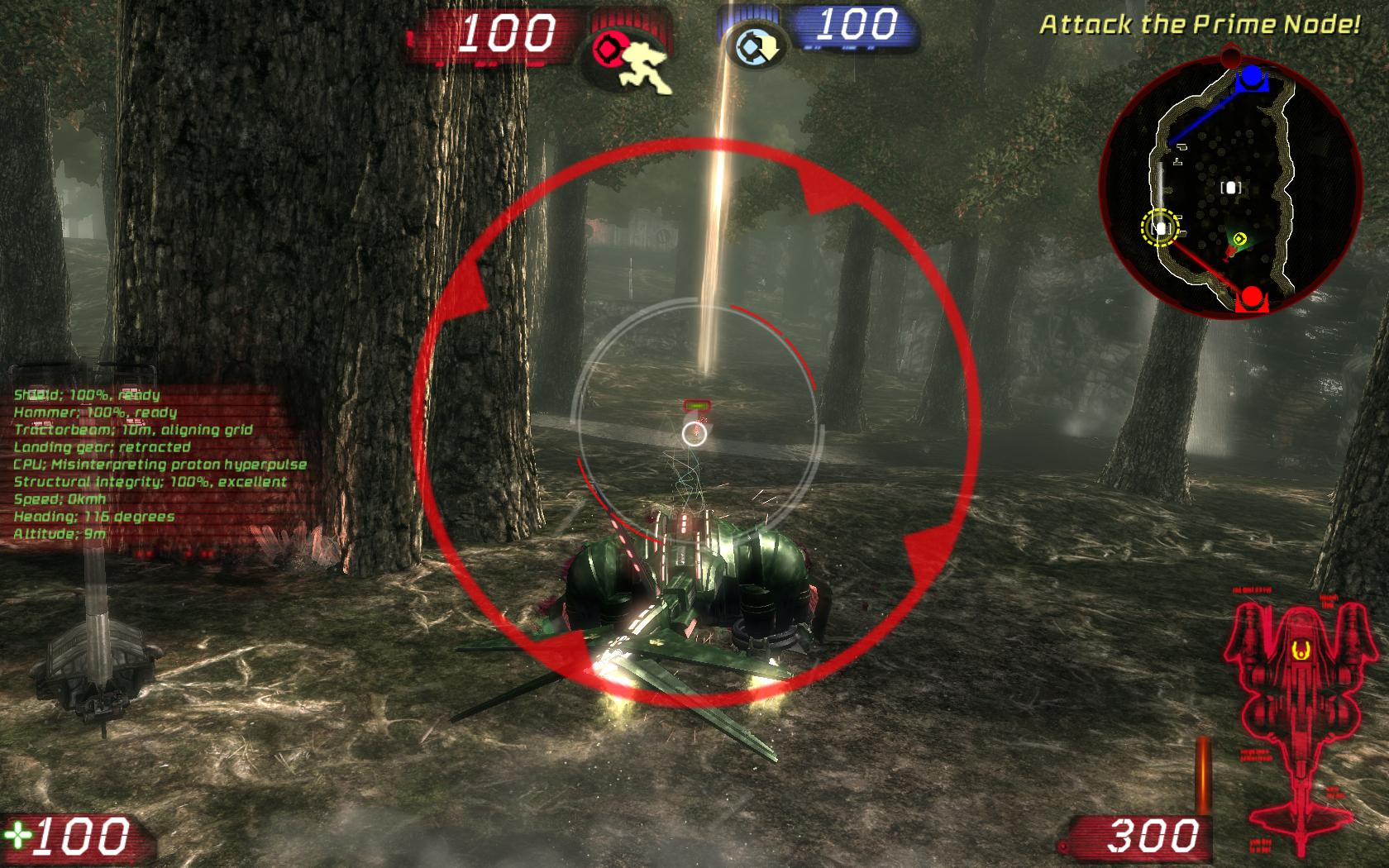The width and height of the screenshot is (1389, 868).
Task: Select the Prime Node marker at the minimap center
Action: click(x=1231, y=188)
